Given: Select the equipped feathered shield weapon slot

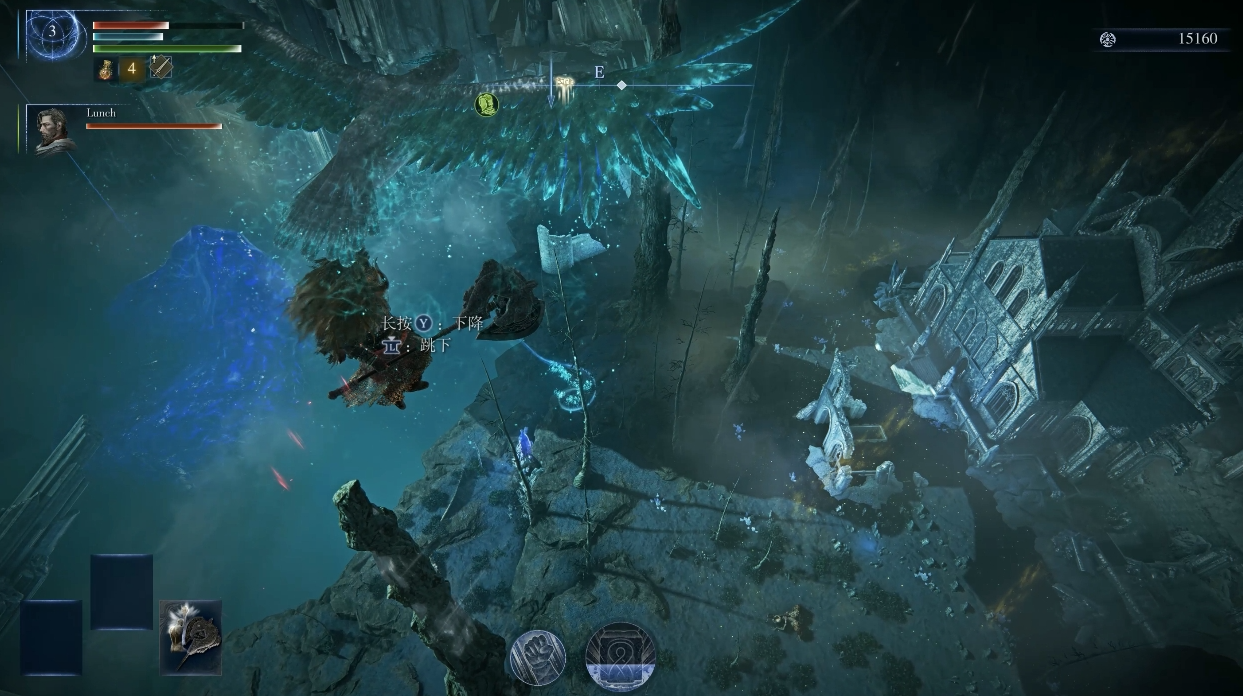Looking at the screenshot, I should [190, 637].
